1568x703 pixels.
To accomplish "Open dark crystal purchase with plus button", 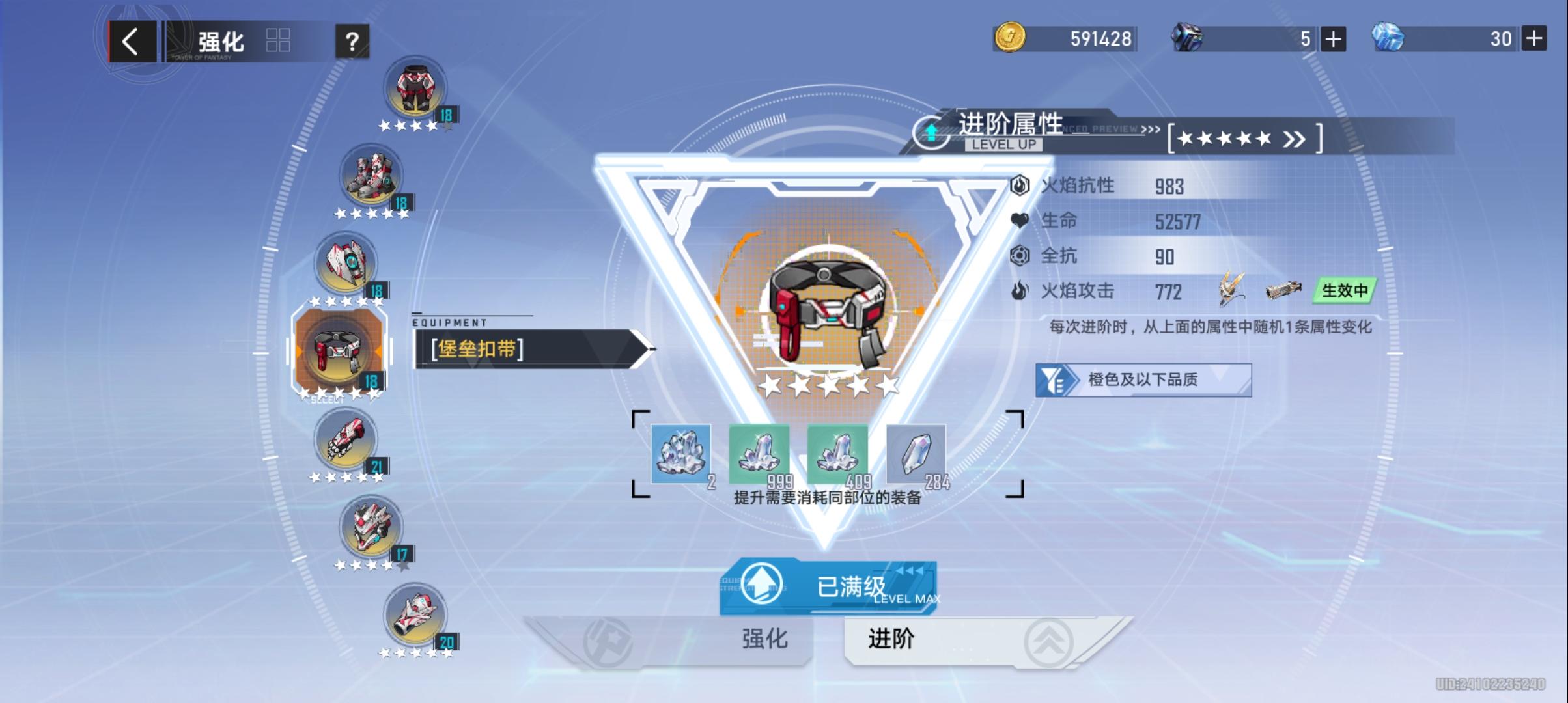I will point(1333,39).
